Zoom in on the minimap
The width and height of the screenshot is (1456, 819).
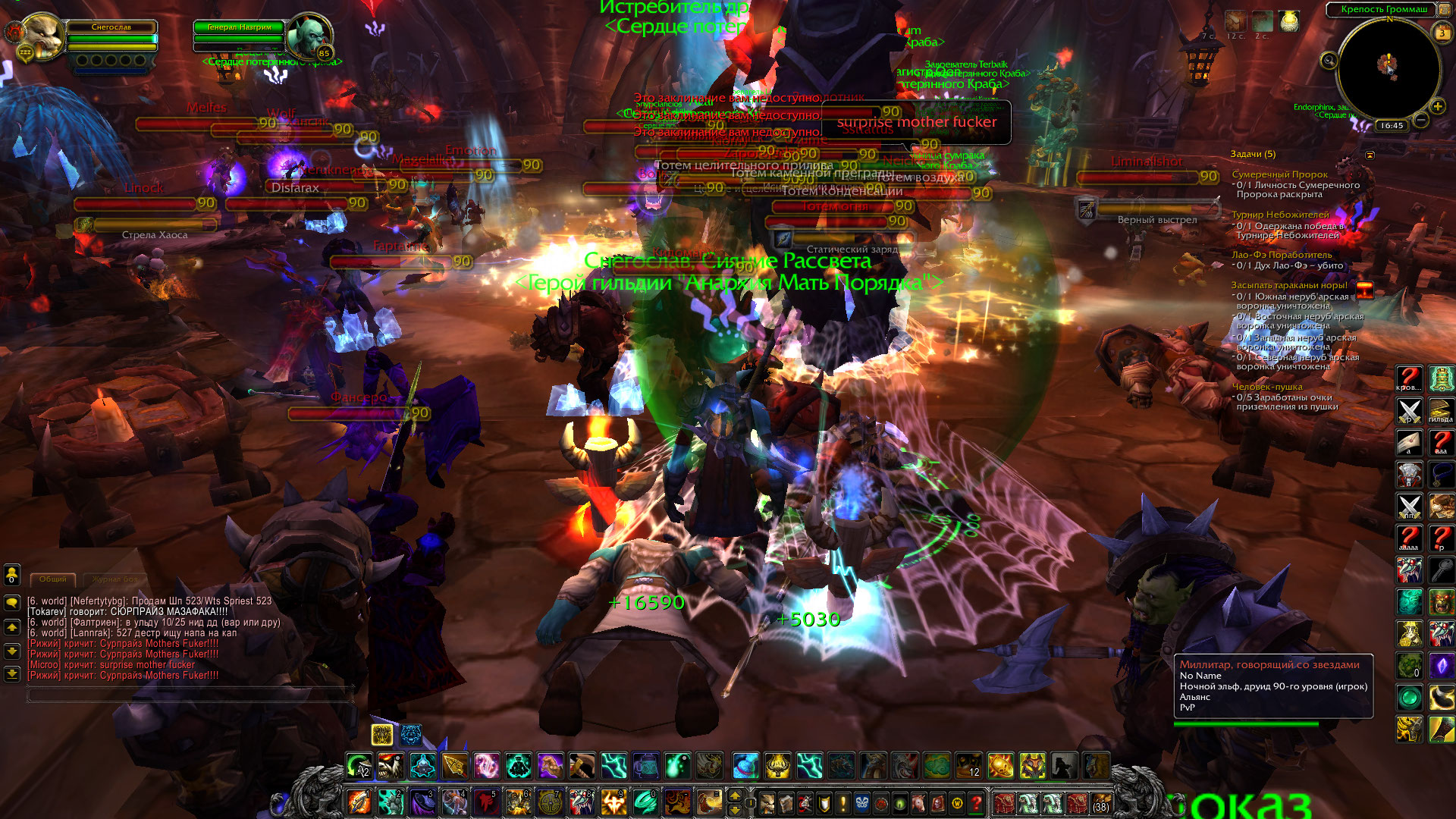tap(1437, 107)
